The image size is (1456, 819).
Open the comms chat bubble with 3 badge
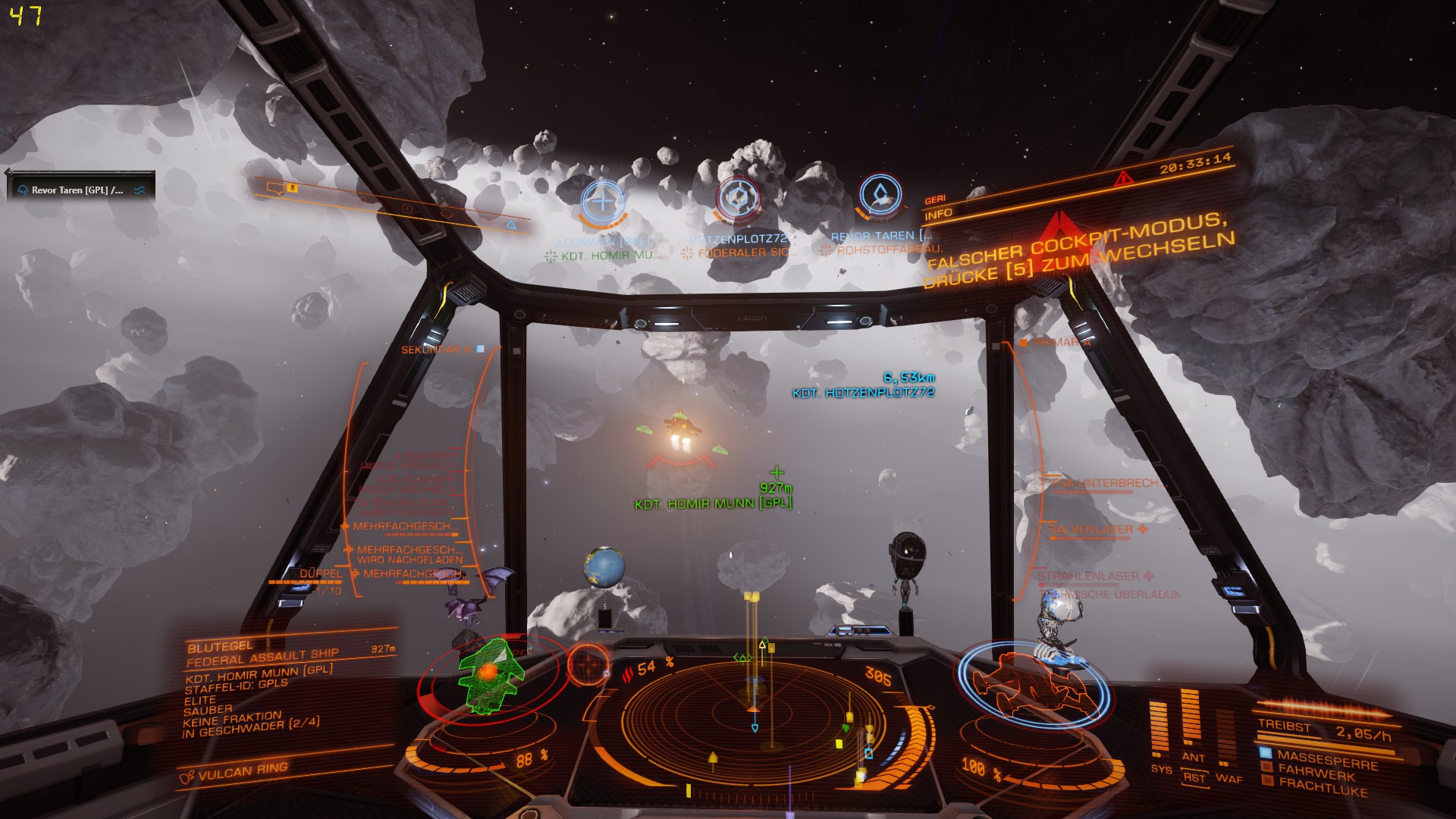[x=279, y=188]
